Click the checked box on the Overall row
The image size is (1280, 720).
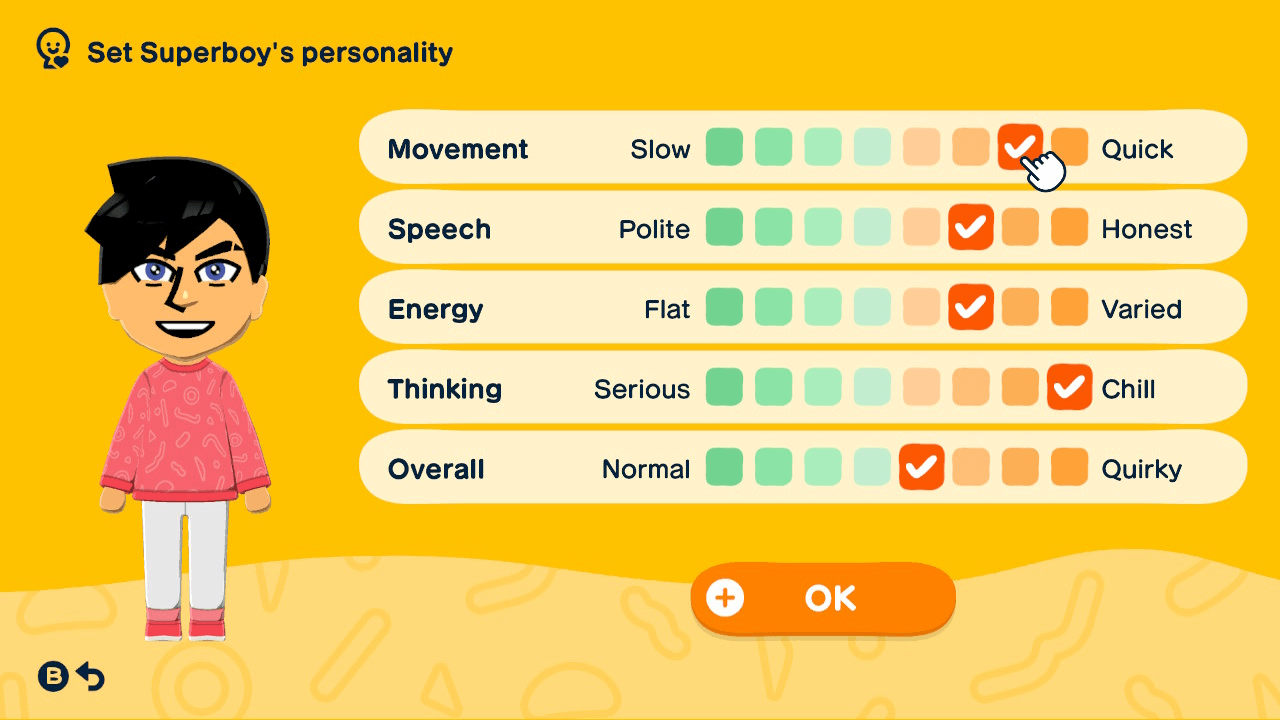point(921,467)
